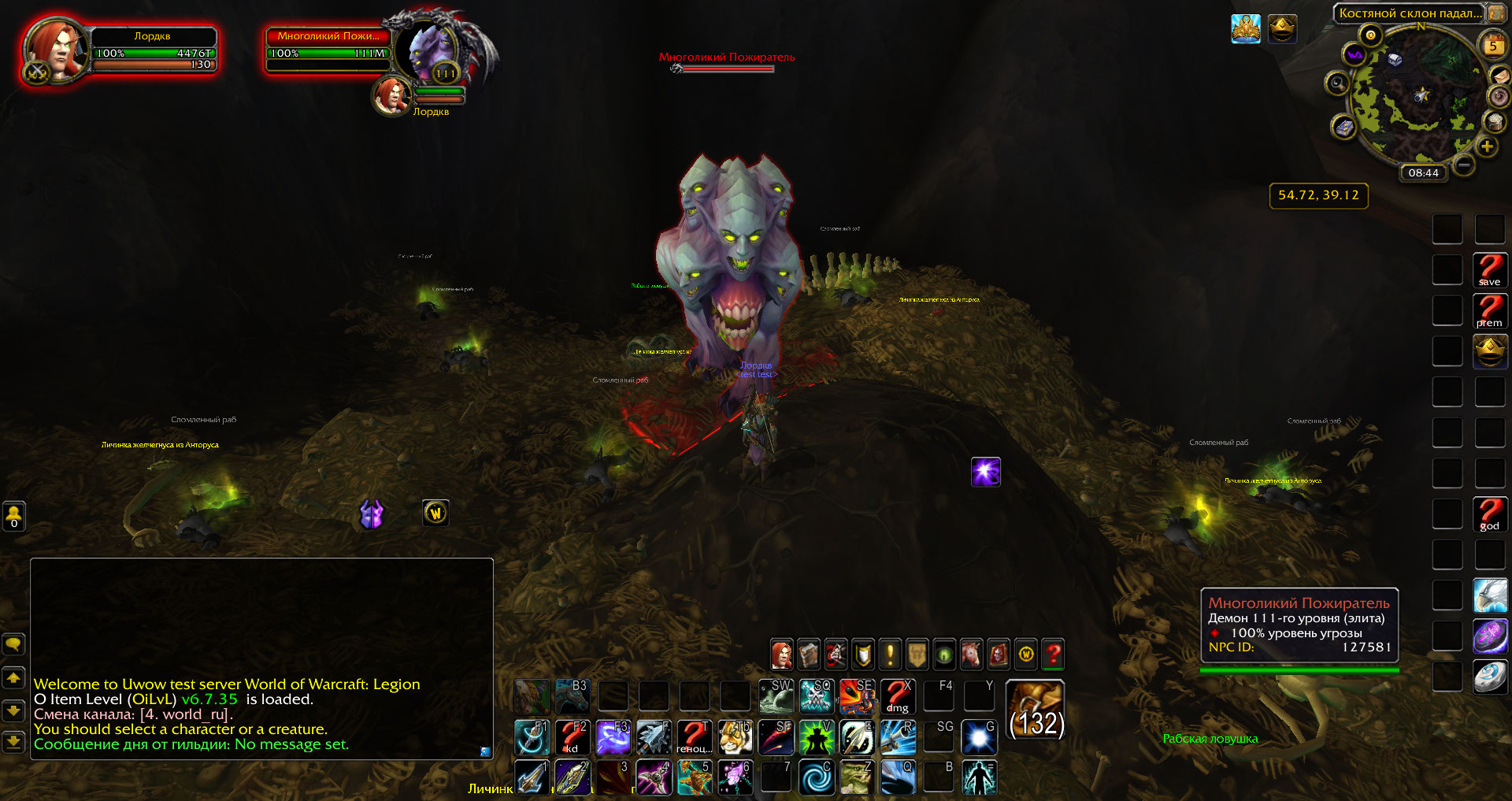The image size is (1512, 801).
Task: Click the "save" macro button
Action: tap(1489, 269)
